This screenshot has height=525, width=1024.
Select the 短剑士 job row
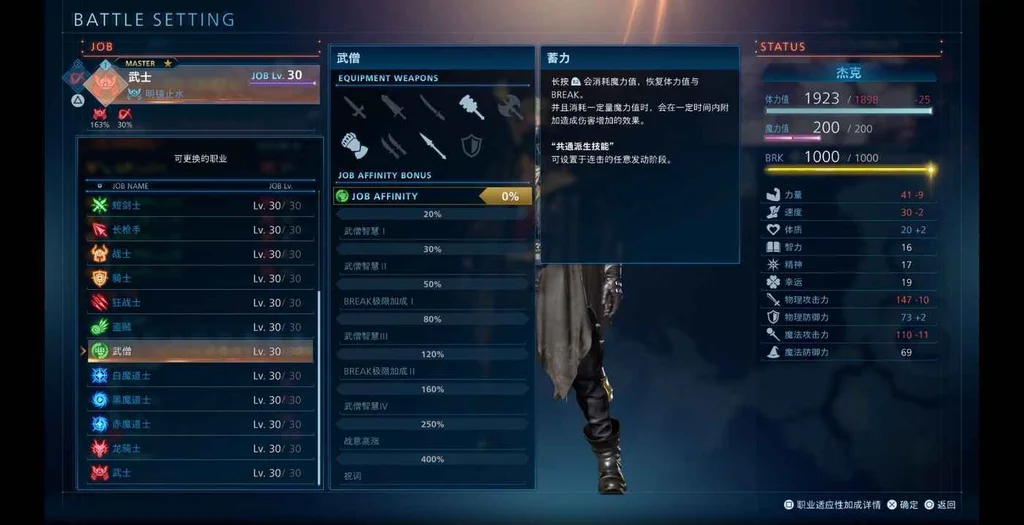(x=200, y=205)
